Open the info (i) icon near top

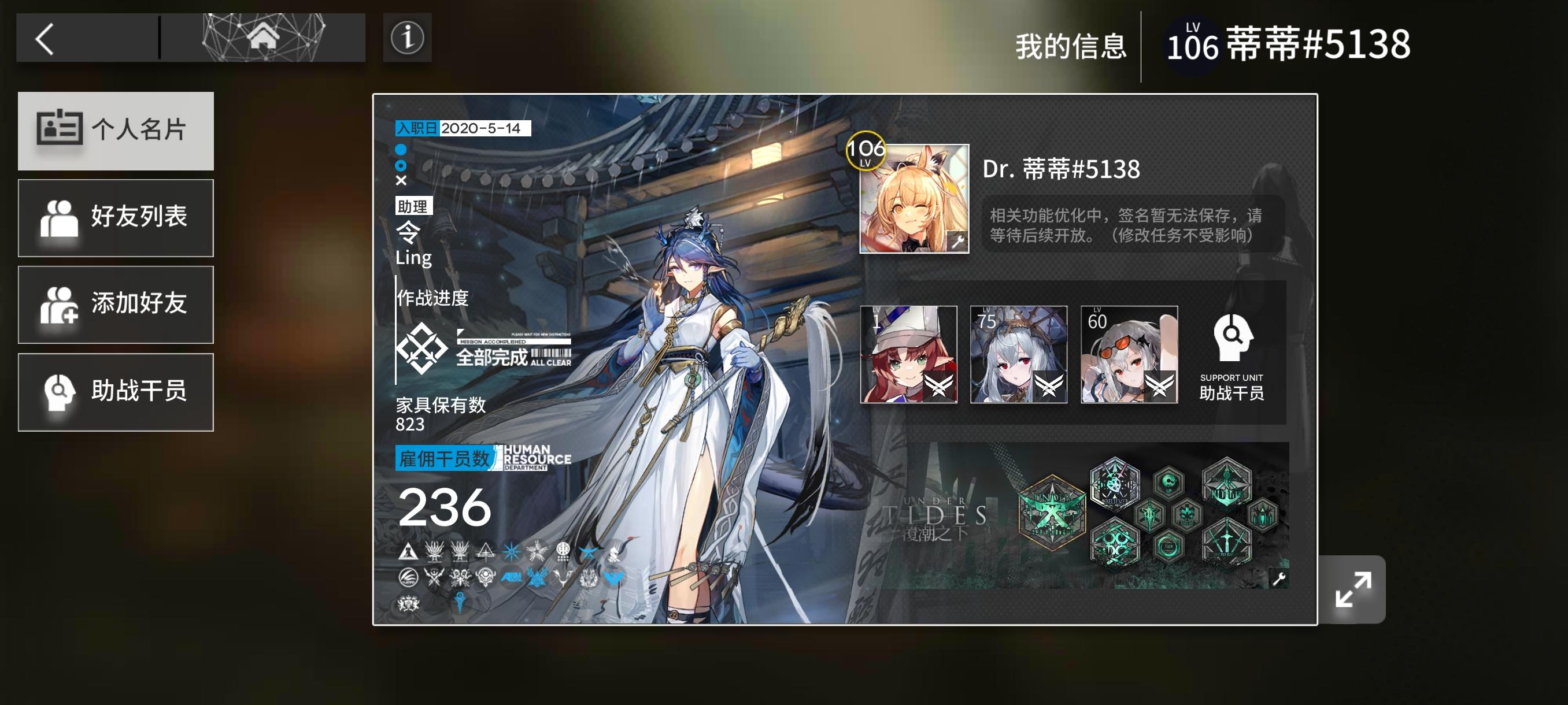click(406, 38)
